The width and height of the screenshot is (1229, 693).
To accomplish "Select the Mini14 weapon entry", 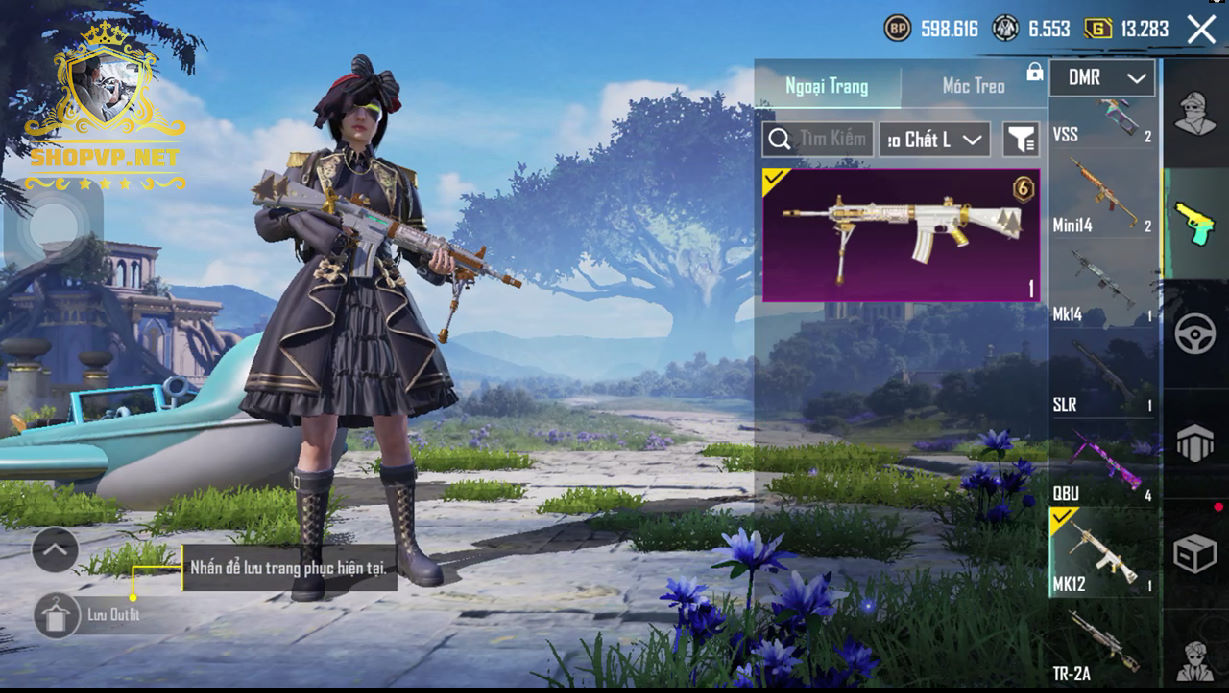I will (1103, 197).
